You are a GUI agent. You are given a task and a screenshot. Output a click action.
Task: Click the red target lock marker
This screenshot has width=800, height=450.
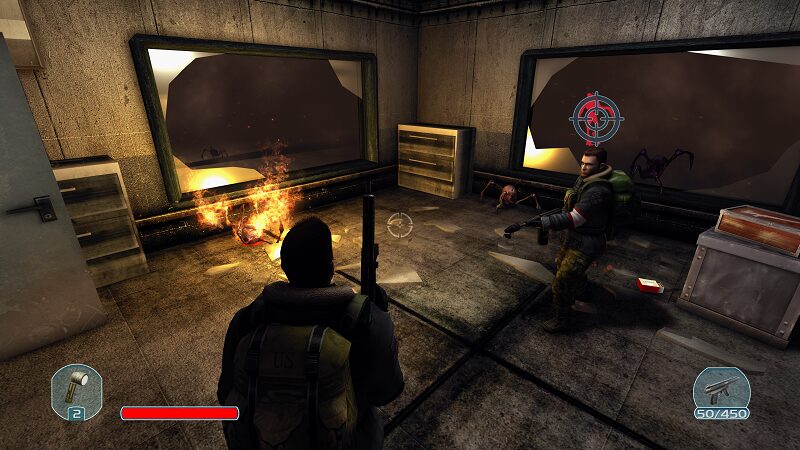pyautogui.click(x=596, y=118)
